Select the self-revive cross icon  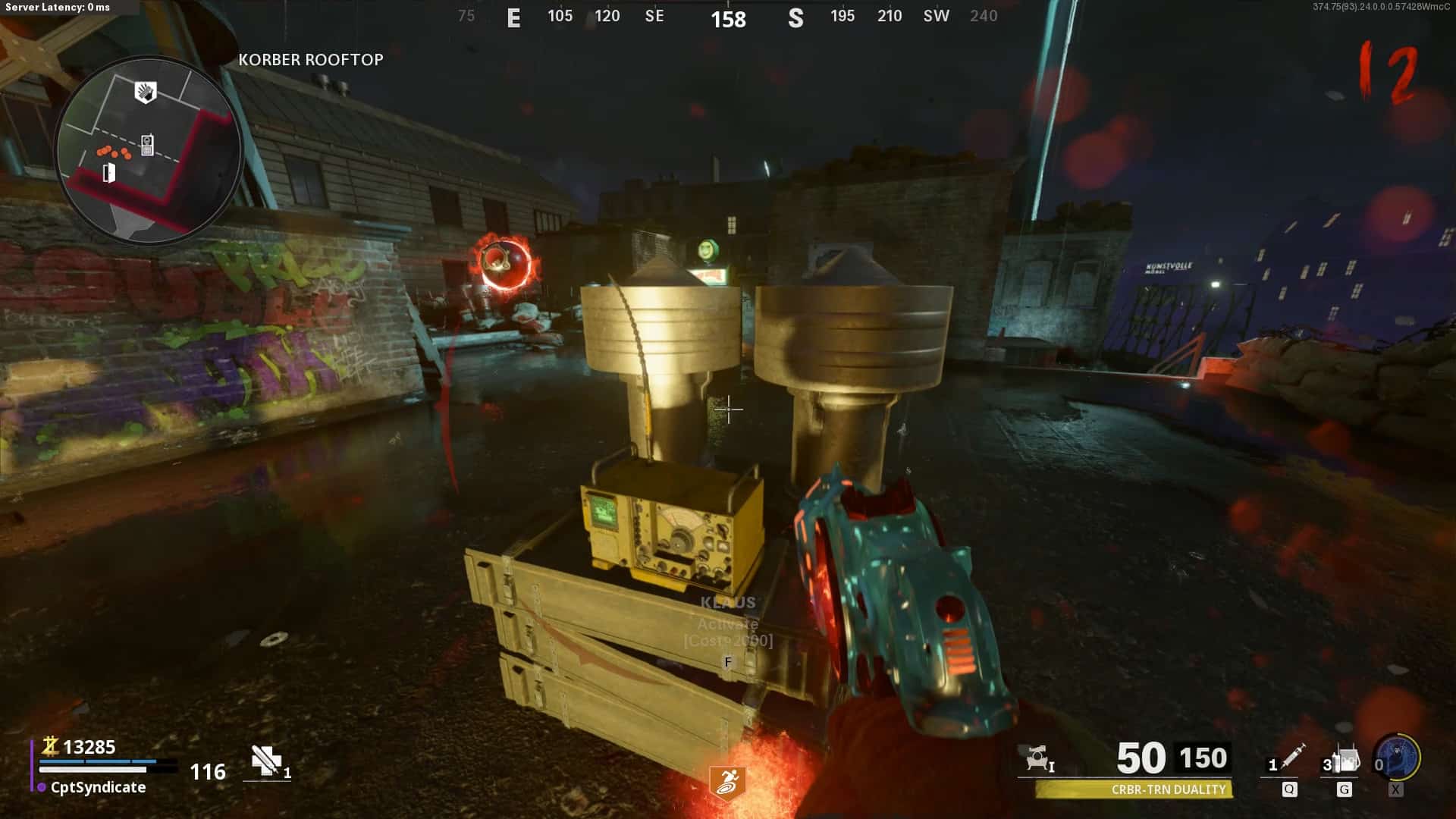[x=266, y=761]
